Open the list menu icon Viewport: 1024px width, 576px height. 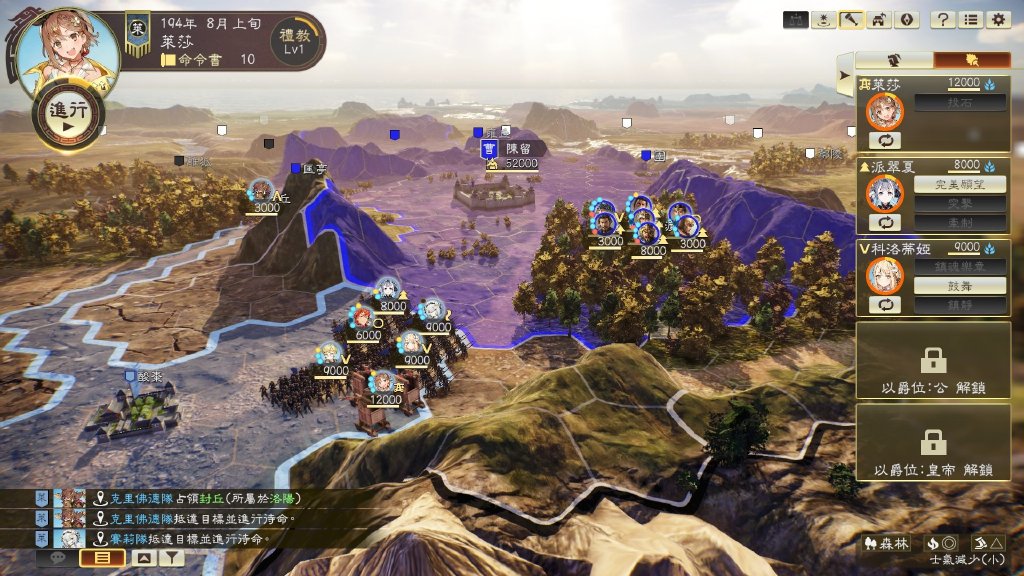970,19
